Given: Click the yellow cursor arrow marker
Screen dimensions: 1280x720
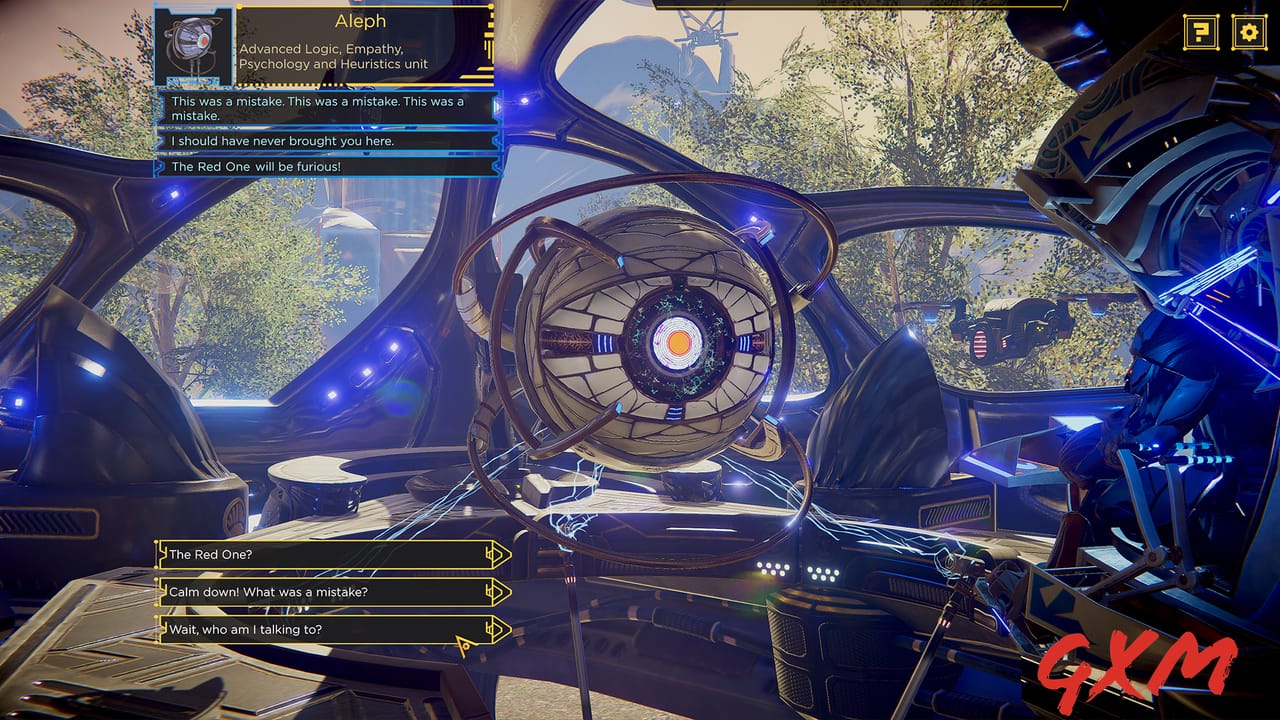Looking at the screenshot, I should tap(463, 646).
